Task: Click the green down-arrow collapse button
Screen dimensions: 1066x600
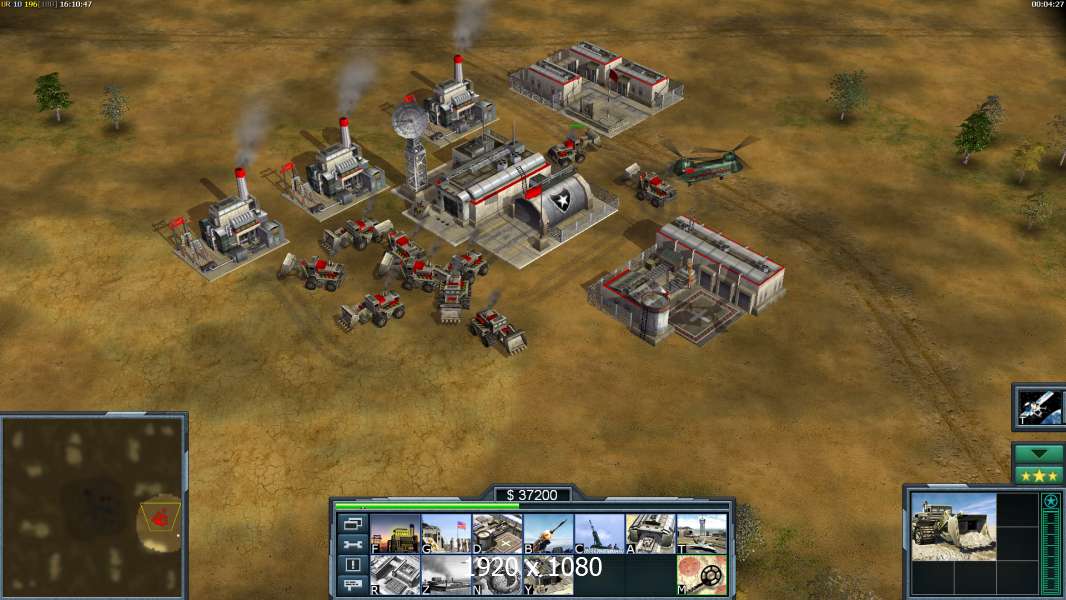Action: point(1038,454)
